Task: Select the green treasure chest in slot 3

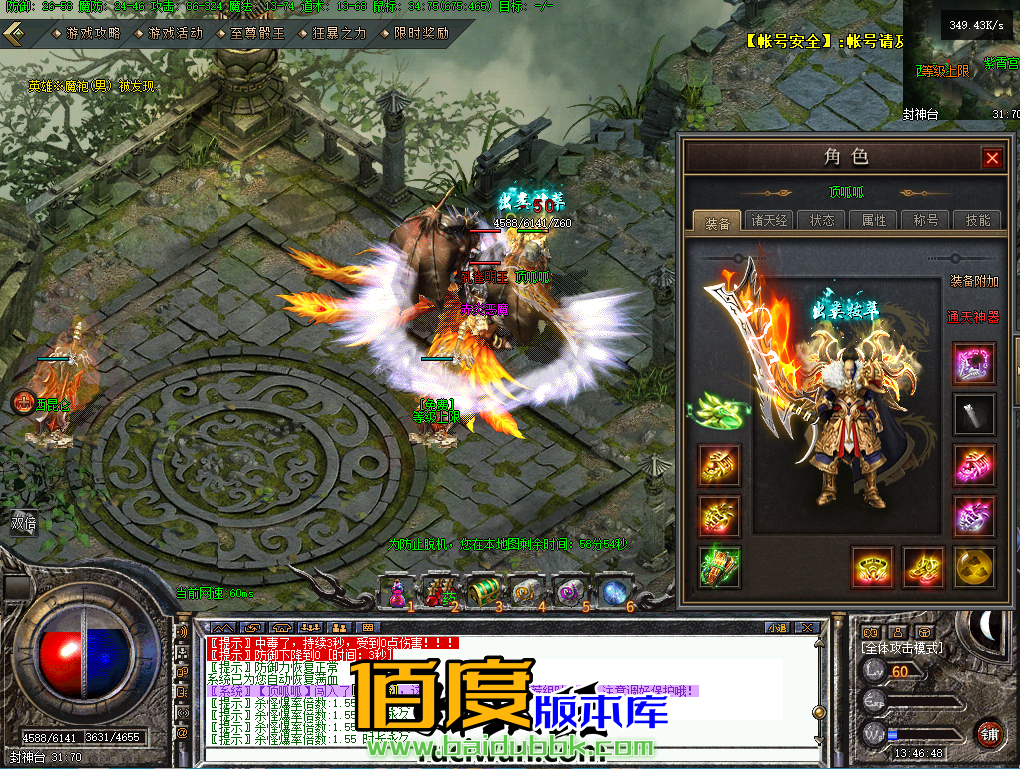Action: pos(484,591)
